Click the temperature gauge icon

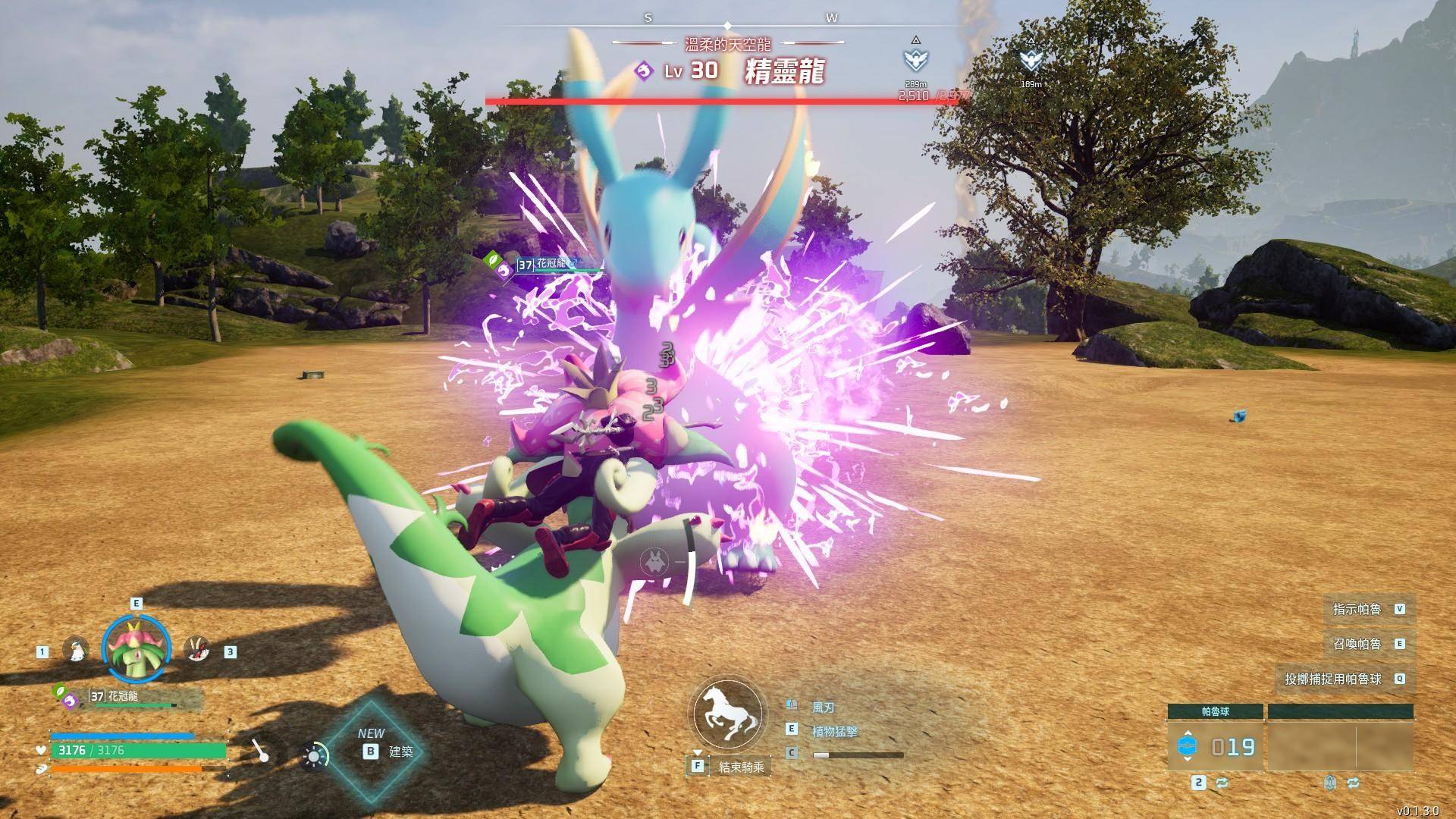261,751
